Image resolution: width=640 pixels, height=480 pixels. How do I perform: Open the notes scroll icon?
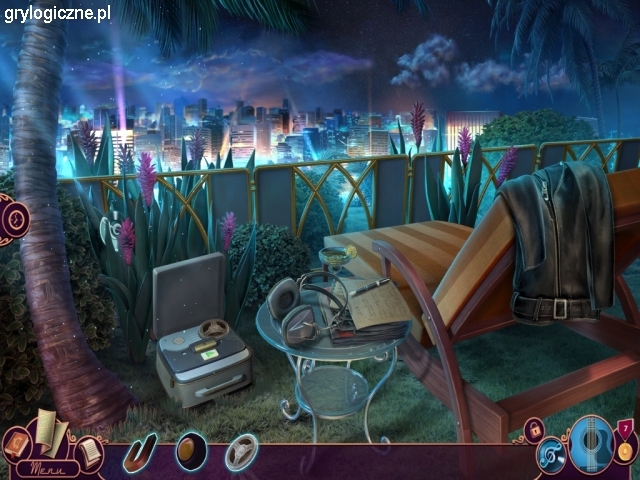click(90, 452)
